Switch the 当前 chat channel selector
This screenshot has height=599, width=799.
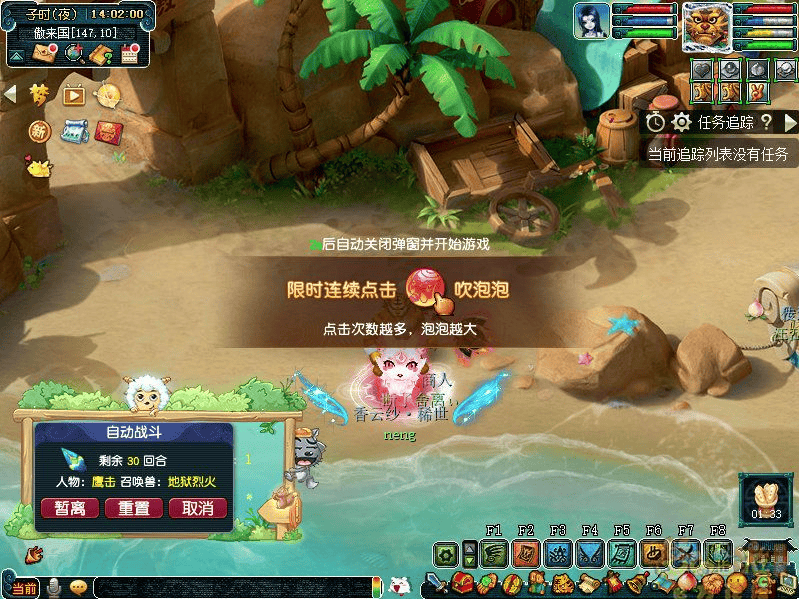[x=23, y=588]
